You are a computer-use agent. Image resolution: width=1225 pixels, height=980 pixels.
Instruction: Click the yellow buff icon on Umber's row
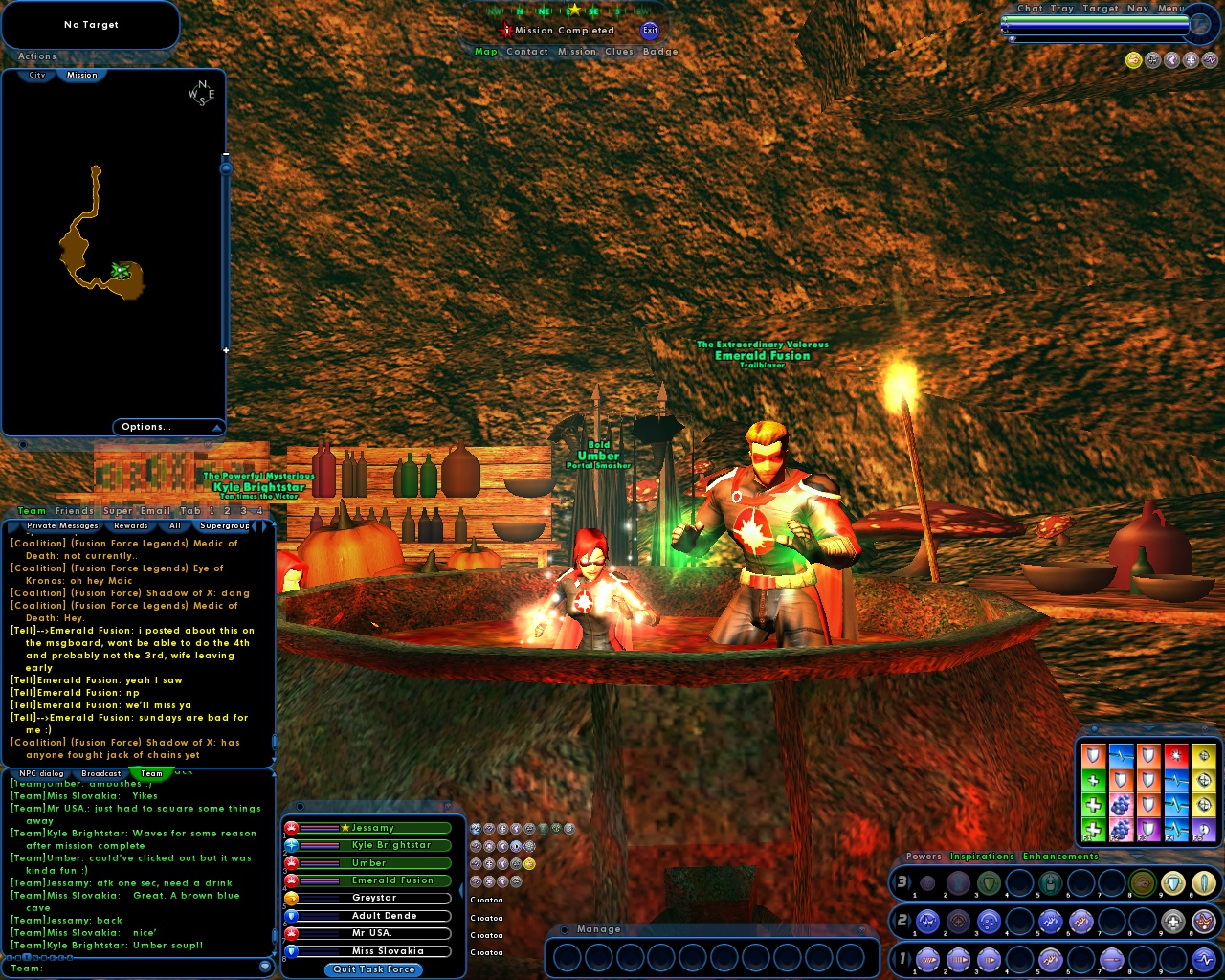(529, 863)
